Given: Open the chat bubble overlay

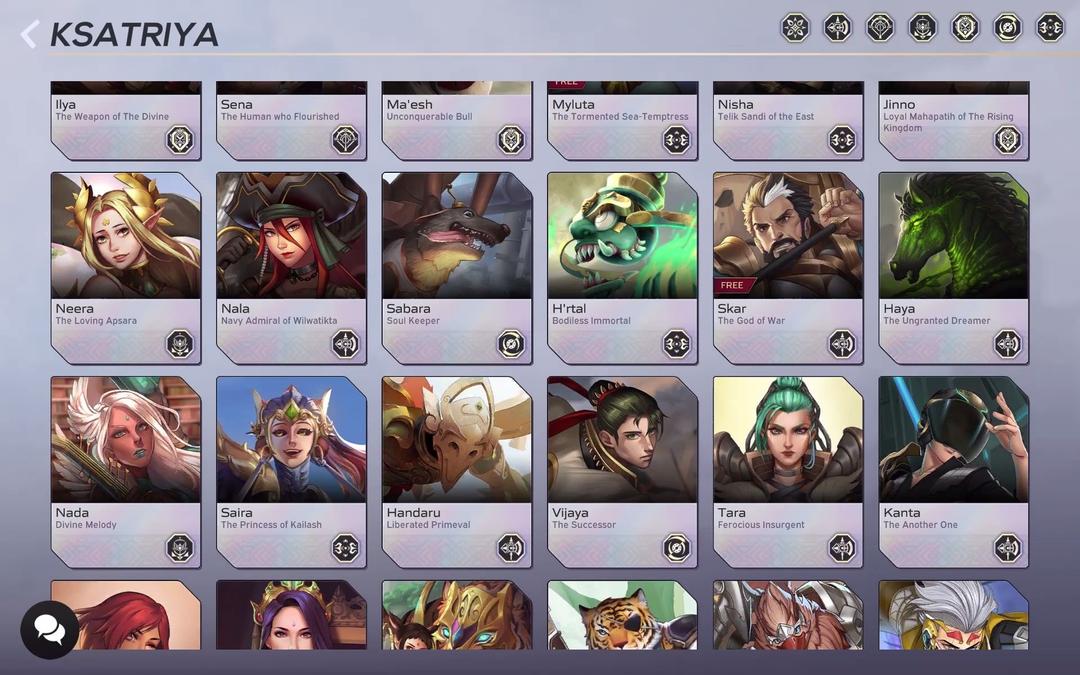Looking at the screenshot, I should point(49,629).
